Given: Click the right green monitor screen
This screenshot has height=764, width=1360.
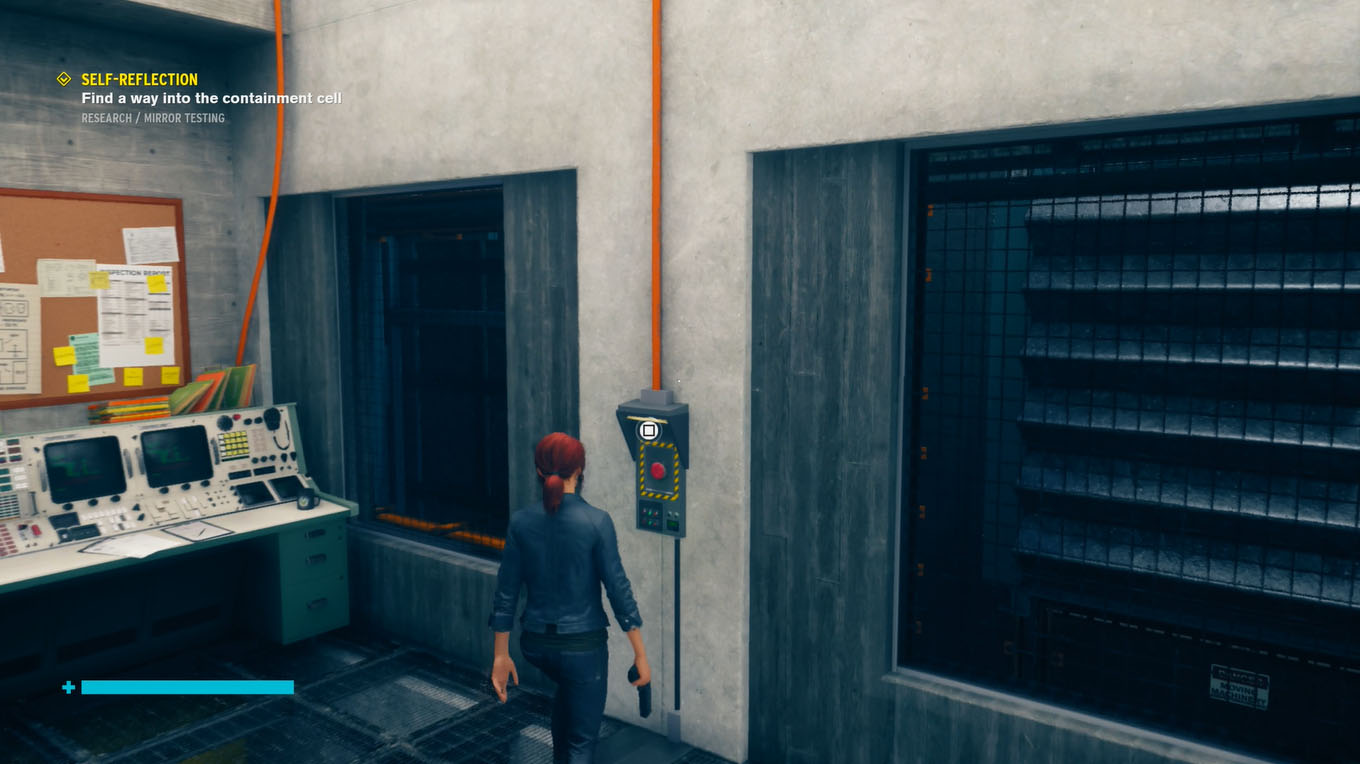Looking at the screenshot, I should click(x=177, y=456).
